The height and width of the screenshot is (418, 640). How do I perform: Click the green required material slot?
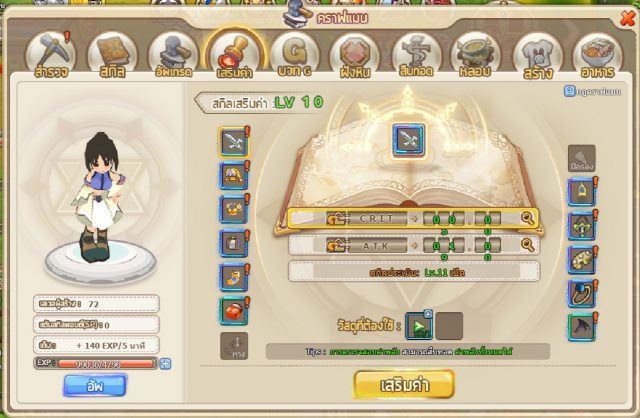click(x=420, y=325)
